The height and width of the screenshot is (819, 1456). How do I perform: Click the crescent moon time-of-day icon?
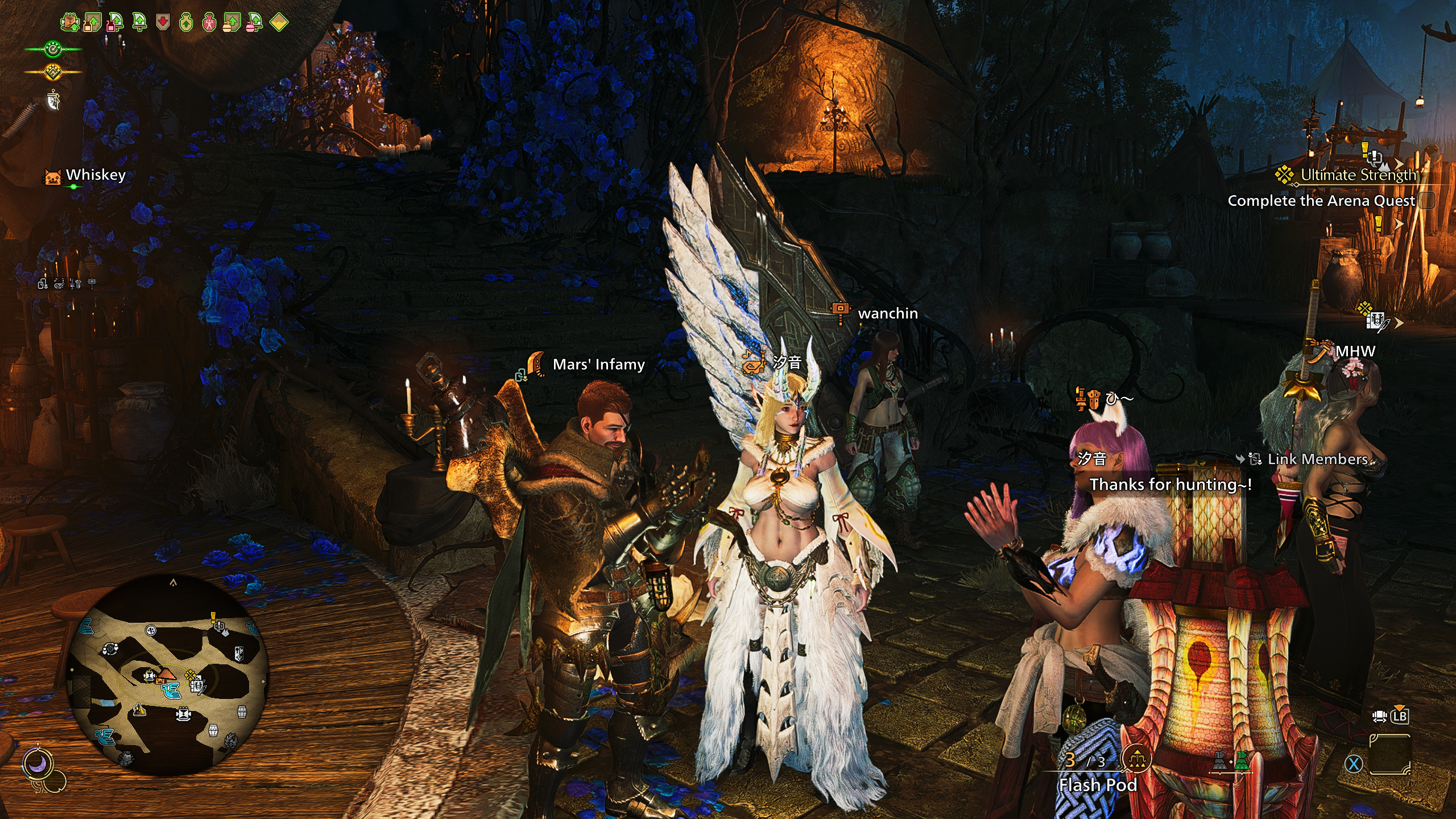(38, 764)
